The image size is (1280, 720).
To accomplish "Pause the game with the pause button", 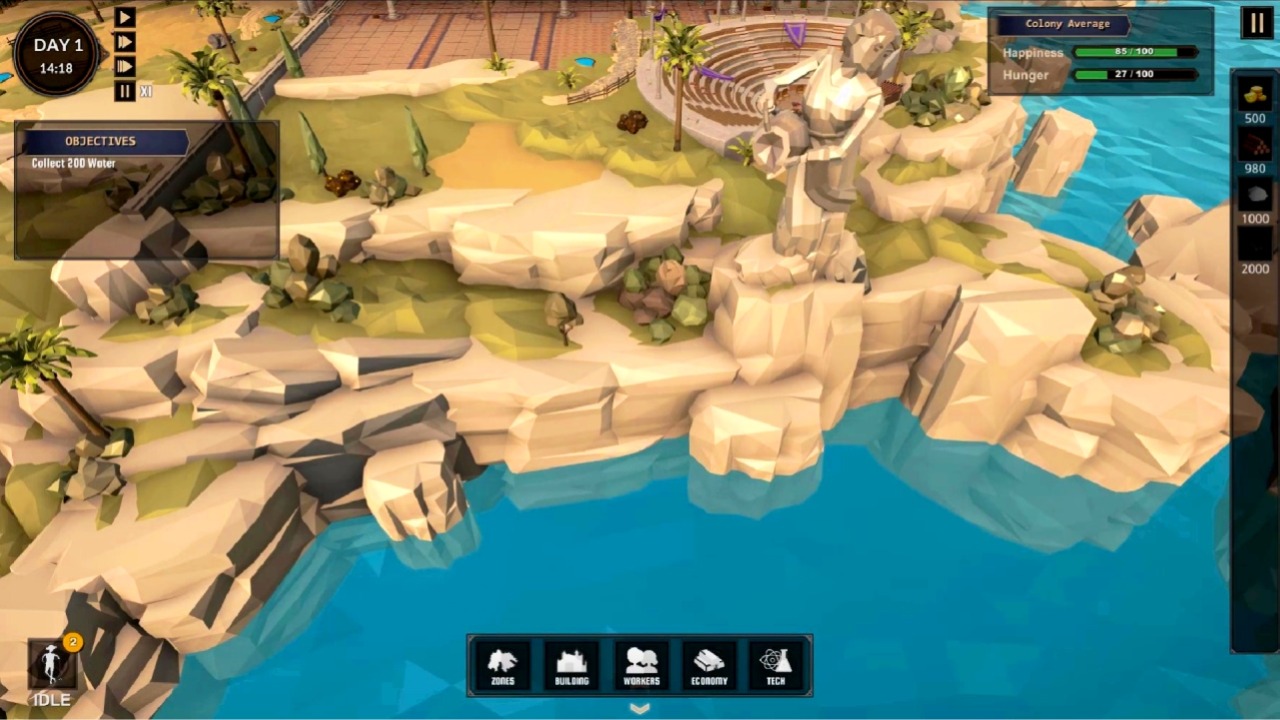I will pyautogui.click(x=1256, y=23).
